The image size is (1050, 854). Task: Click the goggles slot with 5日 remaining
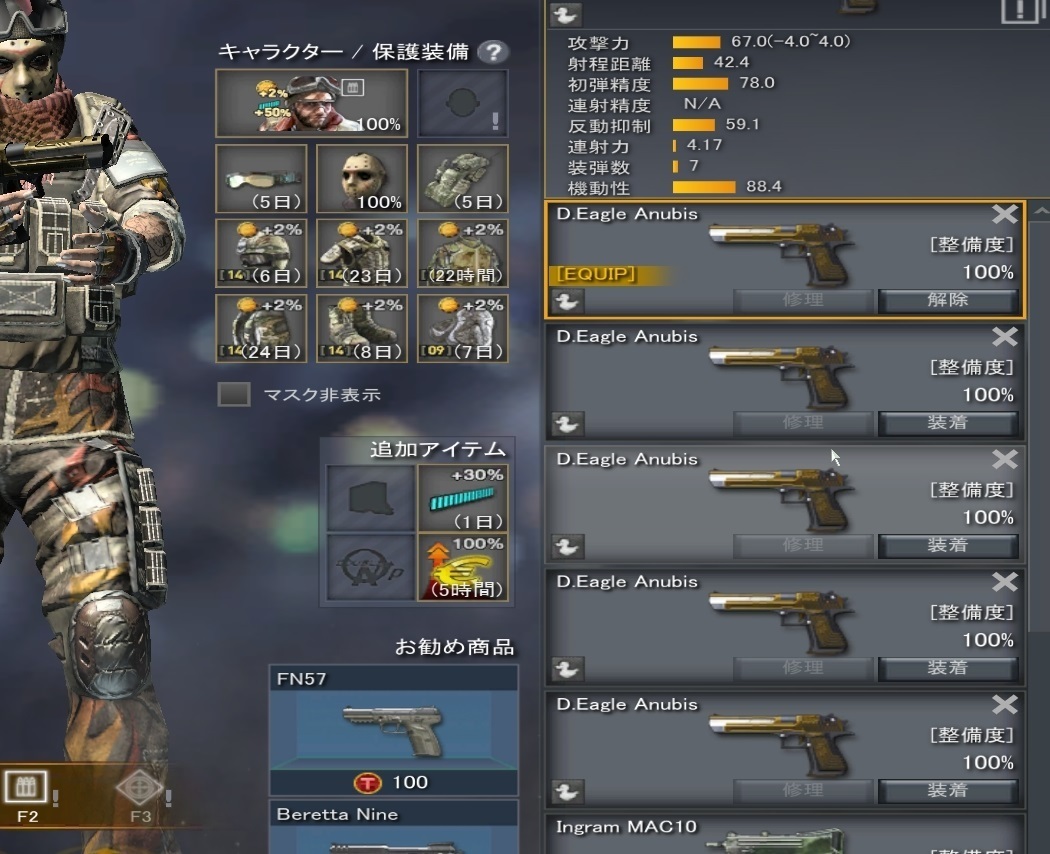click(x=261, y=179)
